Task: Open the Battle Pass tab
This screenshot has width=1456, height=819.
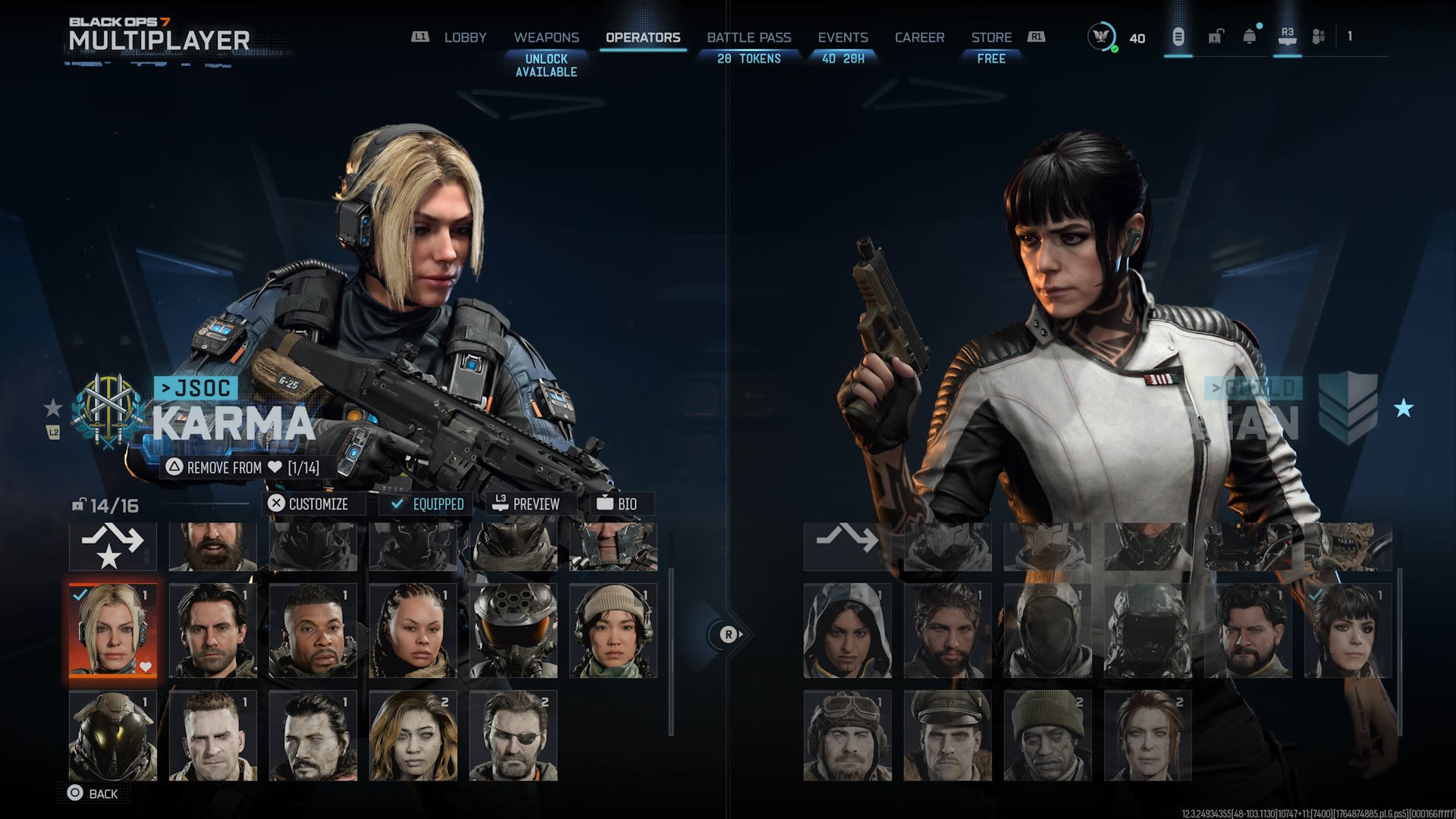Action: pos(748,37)
